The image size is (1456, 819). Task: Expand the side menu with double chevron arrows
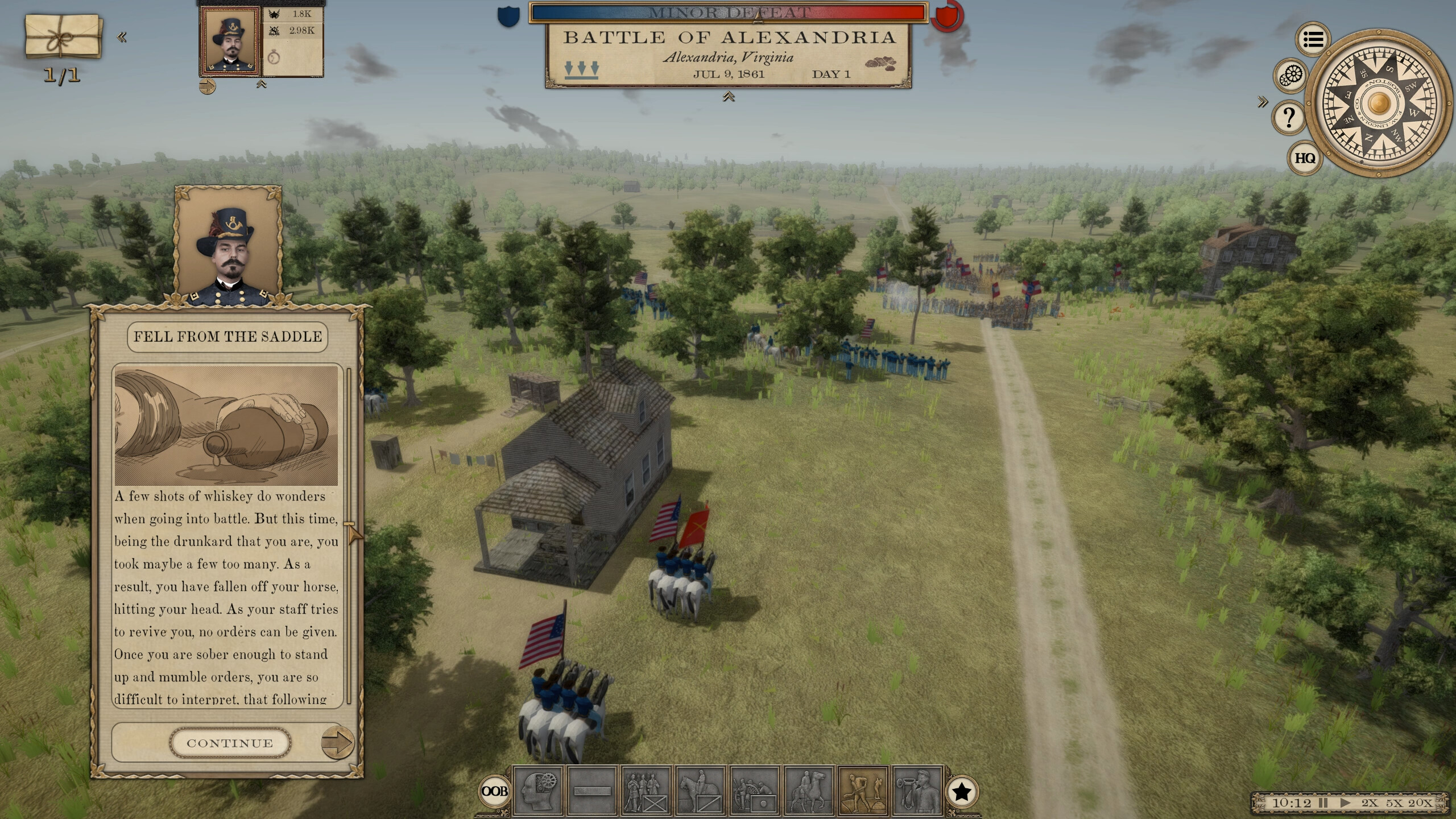point(1263,101)
